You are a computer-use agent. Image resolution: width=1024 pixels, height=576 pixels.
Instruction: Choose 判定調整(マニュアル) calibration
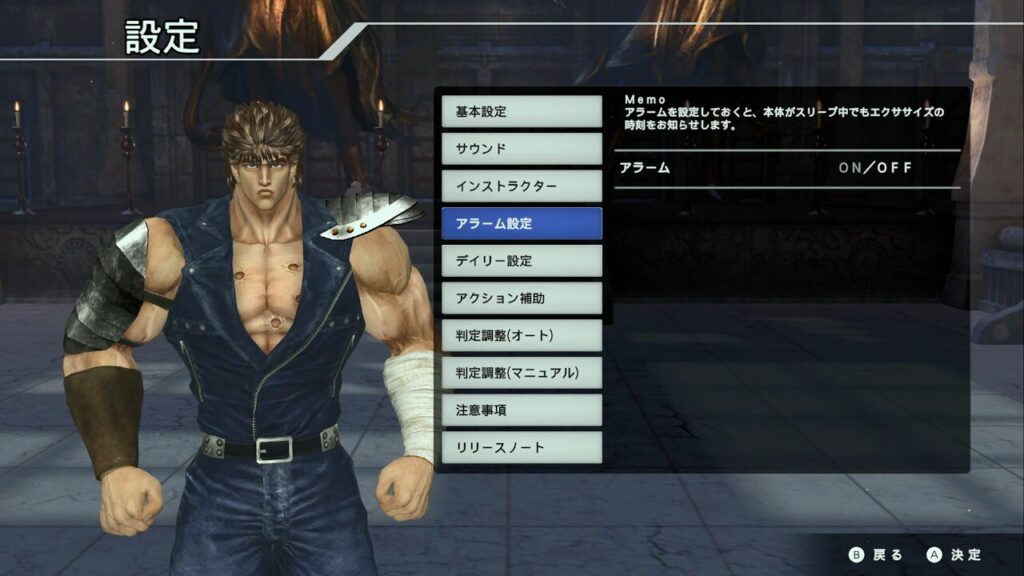pyautogui.click(x=521, y=373)
